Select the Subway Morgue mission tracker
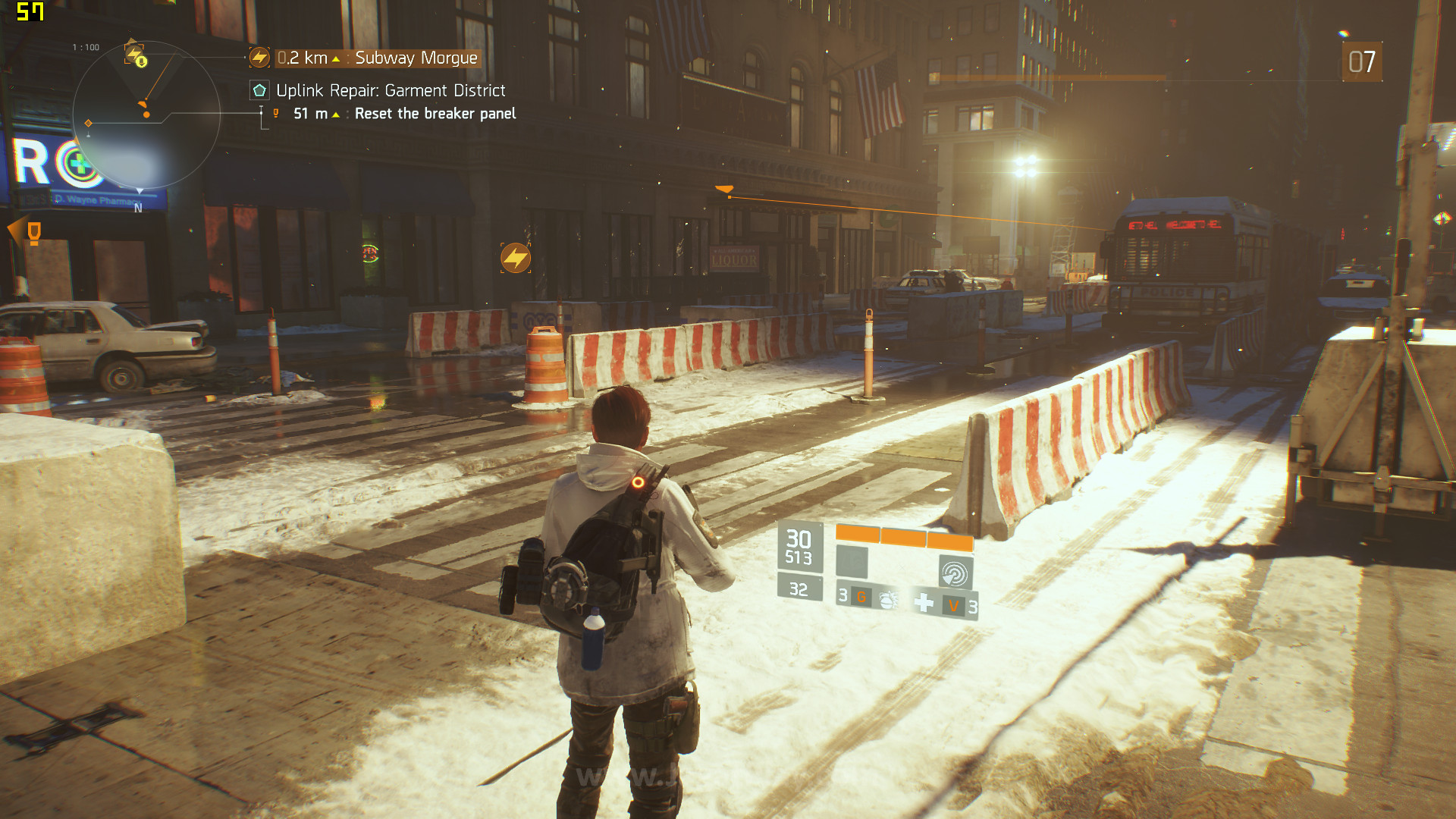Viewport: 1456px width, 819px height. point(416,58)
